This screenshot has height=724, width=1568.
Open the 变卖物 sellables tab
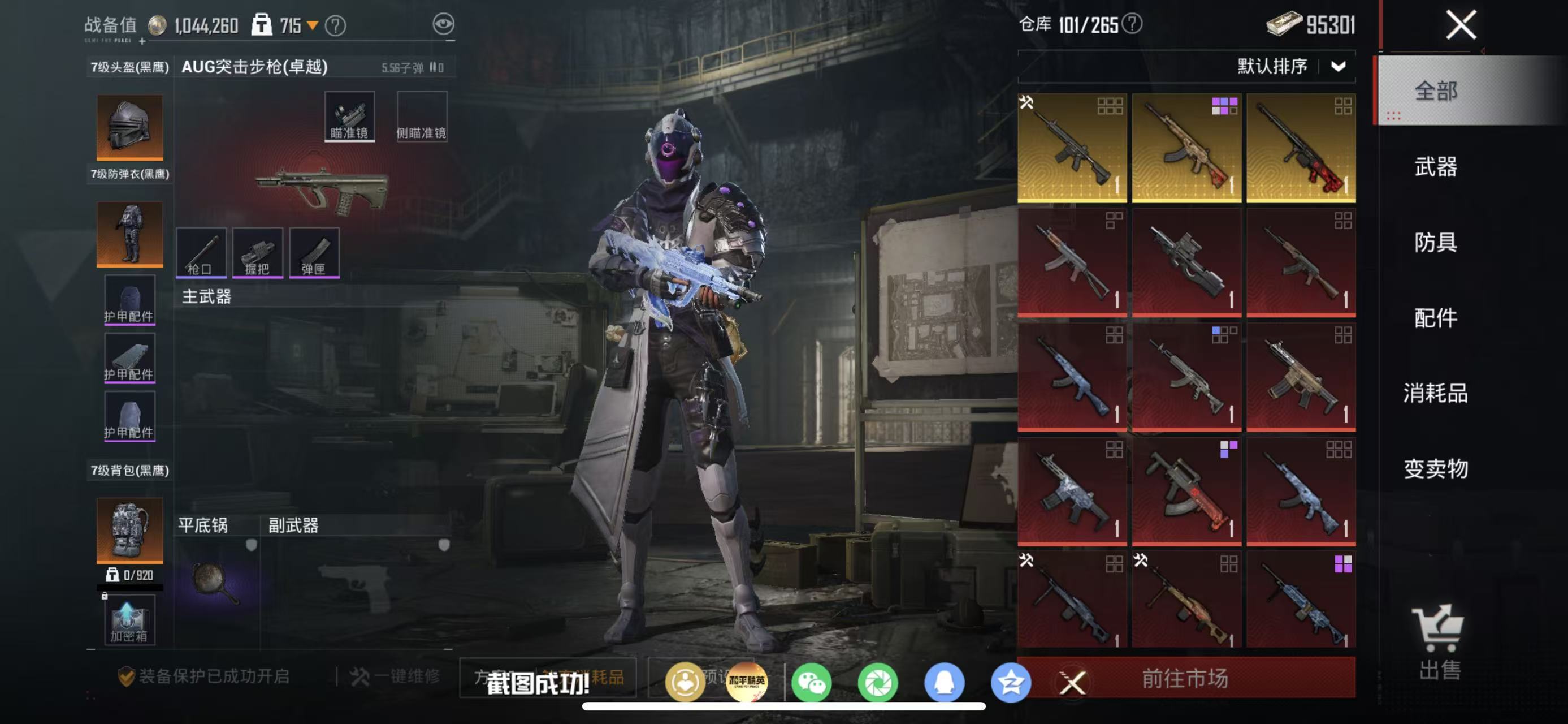tap(1435, 469)
